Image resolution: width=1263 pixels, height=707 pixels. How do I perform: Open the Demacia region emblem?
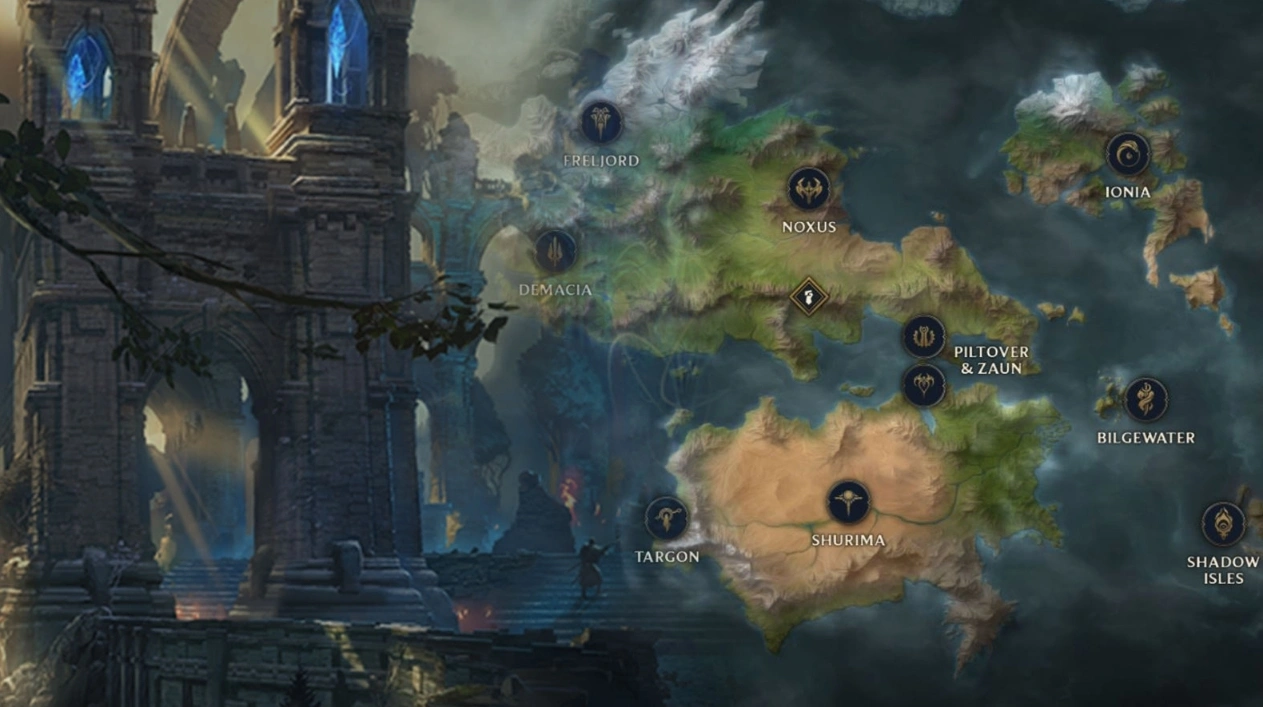pos(555,251)
